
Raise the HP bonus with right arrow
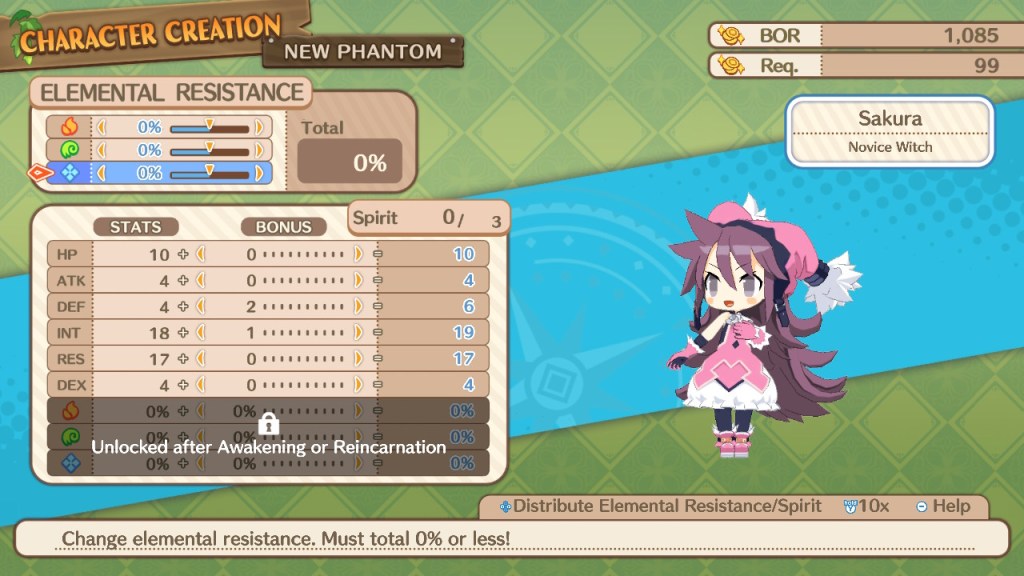(x=358, y=254)
